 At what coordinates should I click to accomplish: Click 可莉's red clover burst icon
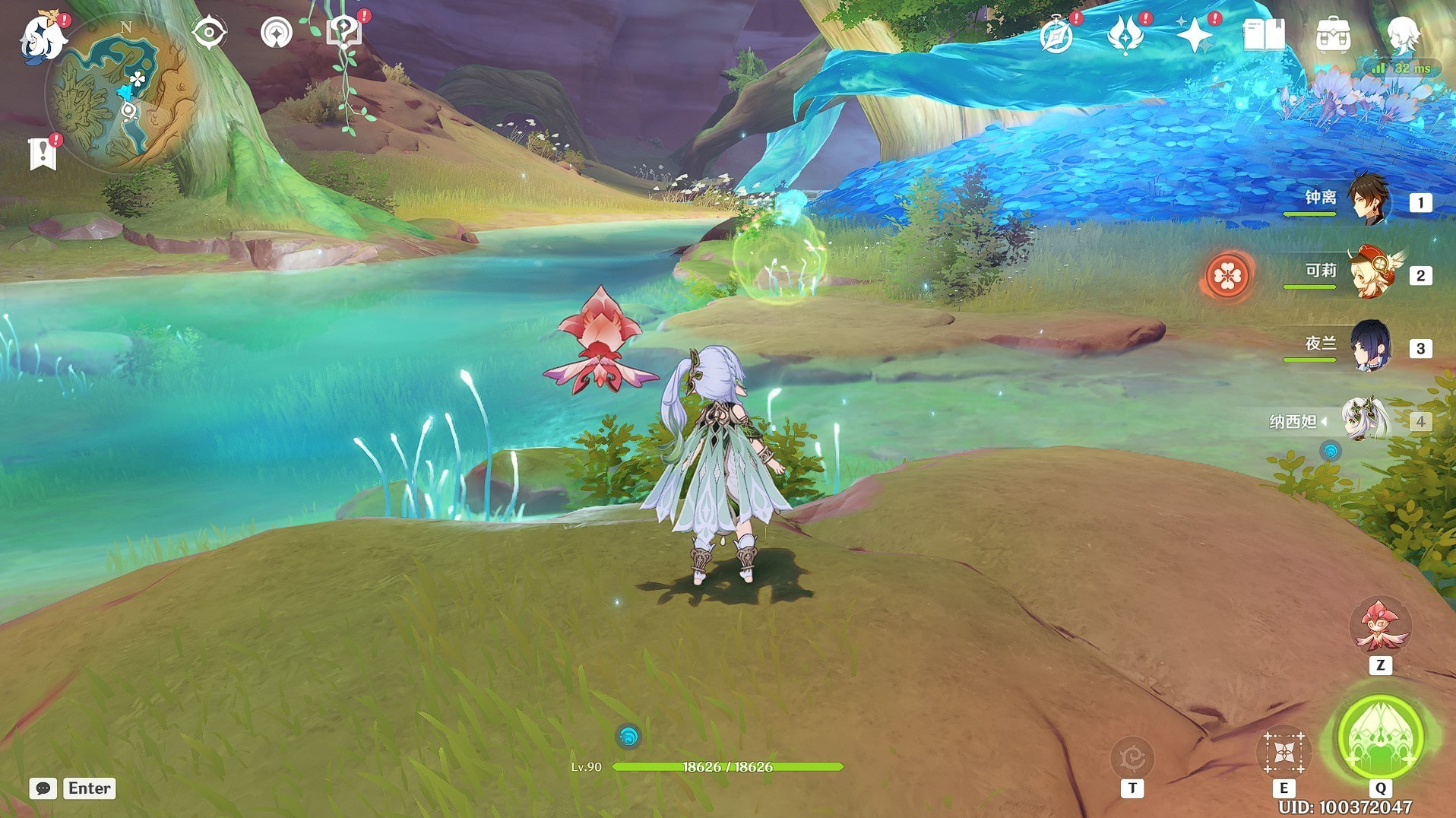pos(1227,275)
